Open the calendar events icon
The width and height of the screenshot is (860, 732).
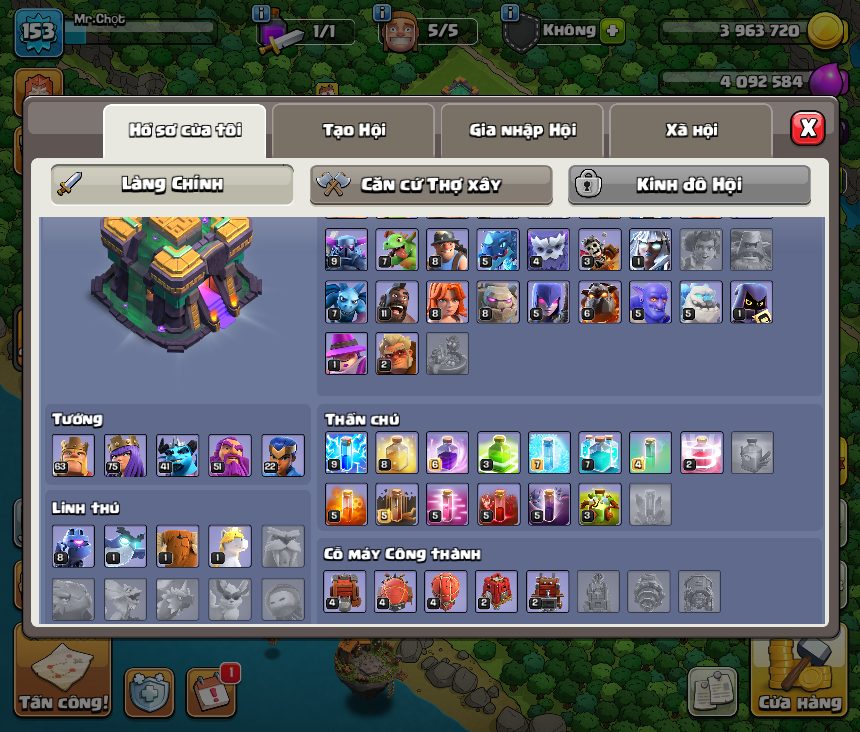210,691
